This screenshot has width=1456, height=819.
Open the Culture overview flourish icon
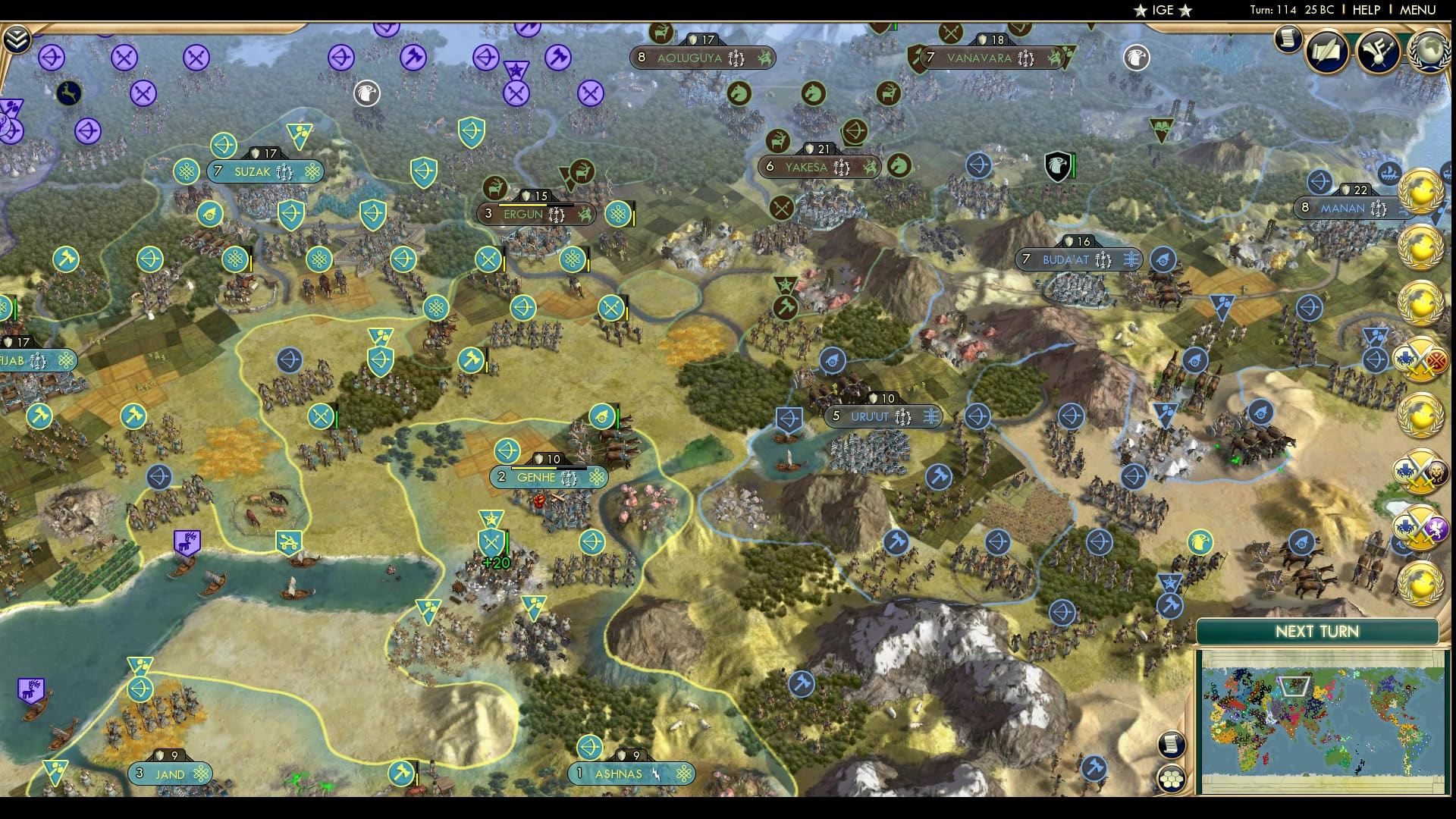pyautogui.click(x=1378, y=52)
